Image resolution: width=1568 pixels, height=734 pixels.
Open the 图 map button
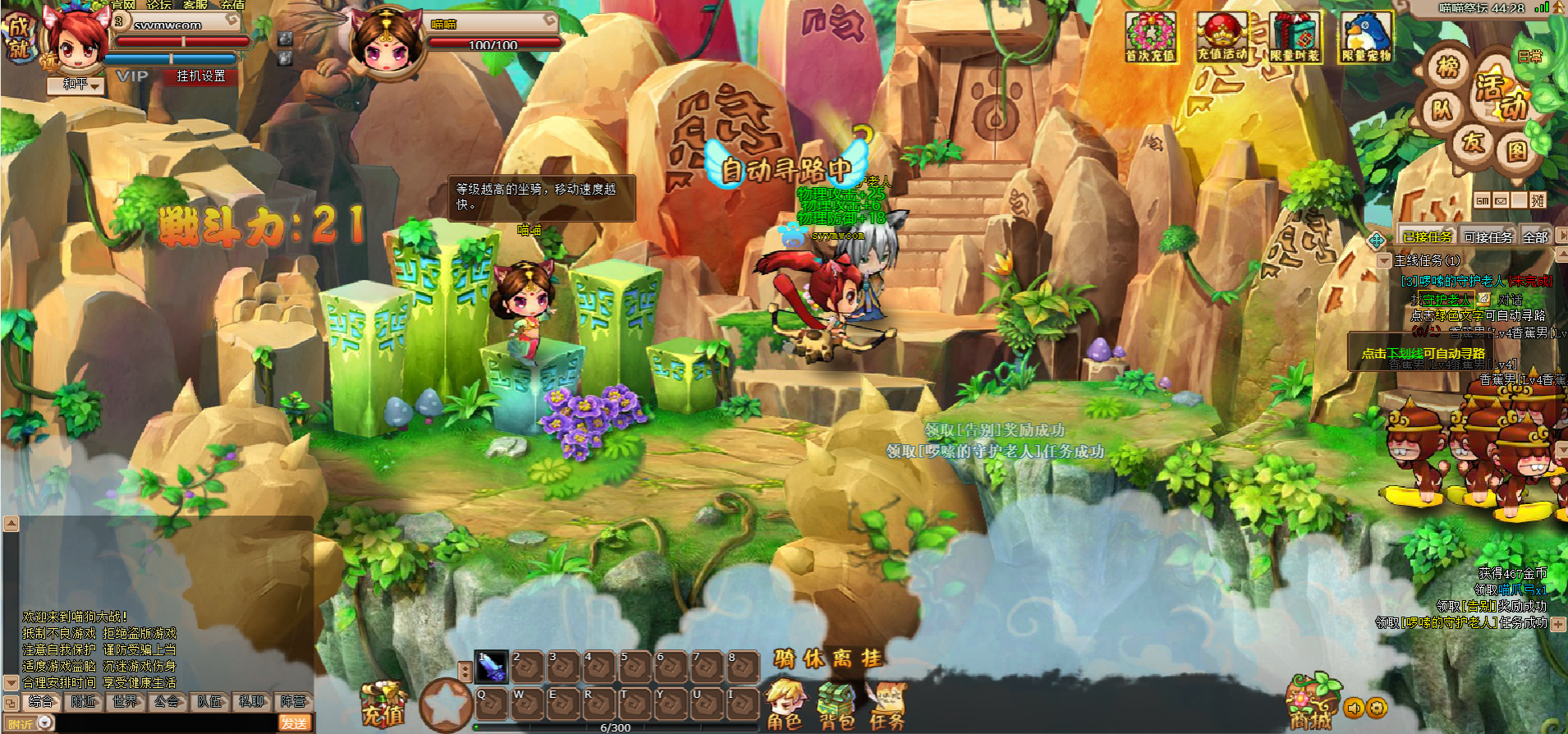pos(1516,150)
